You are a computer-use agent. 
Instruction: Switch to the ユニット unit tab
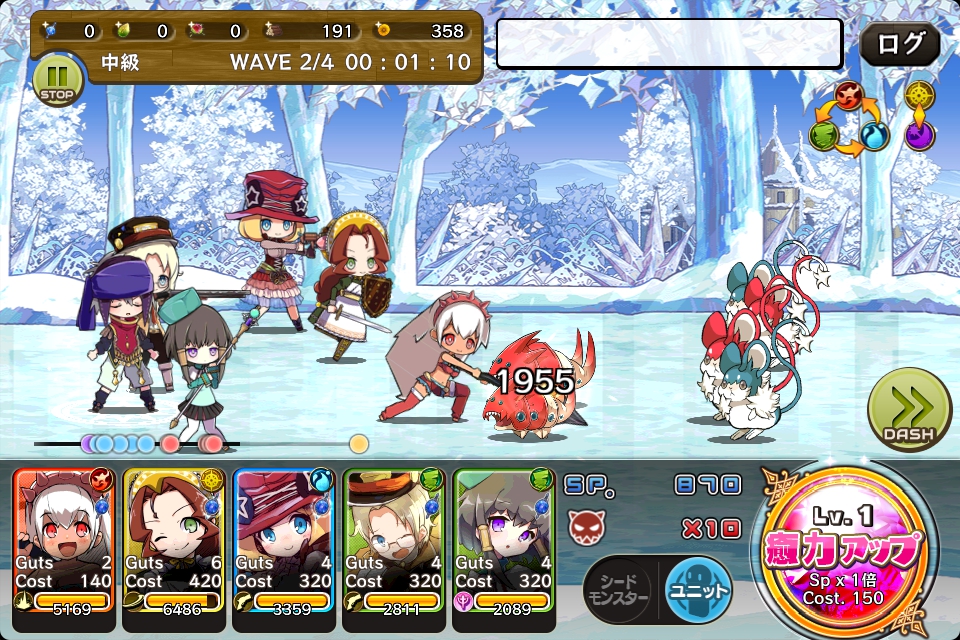click(x=698, y=591)
